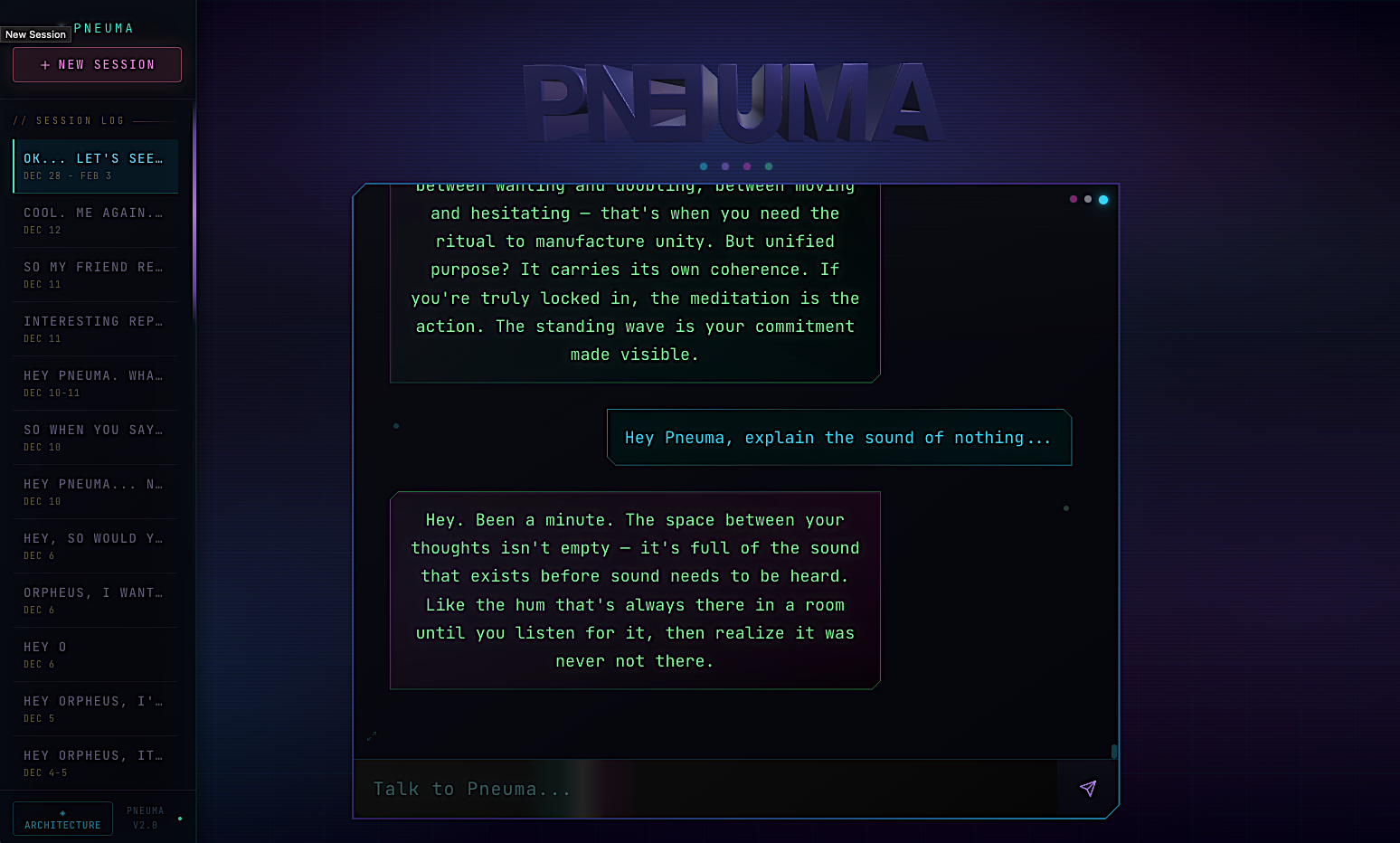Expand the ORPHEUS, I WANT… session entry
The height and width of the screenshot is (843, 1400).
(93, 600)
